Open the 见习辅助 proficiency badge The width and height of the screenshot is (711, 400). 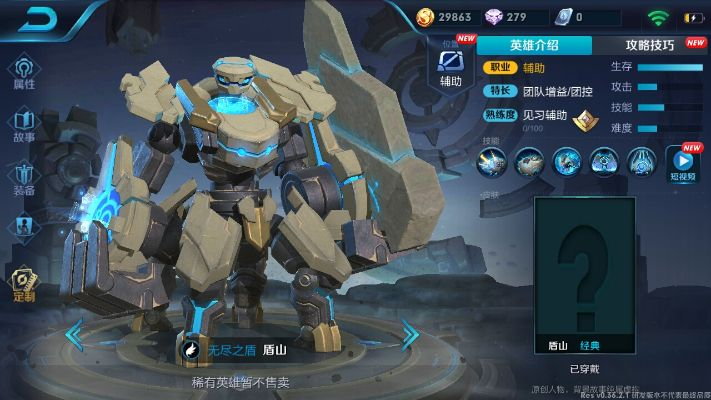583,120
